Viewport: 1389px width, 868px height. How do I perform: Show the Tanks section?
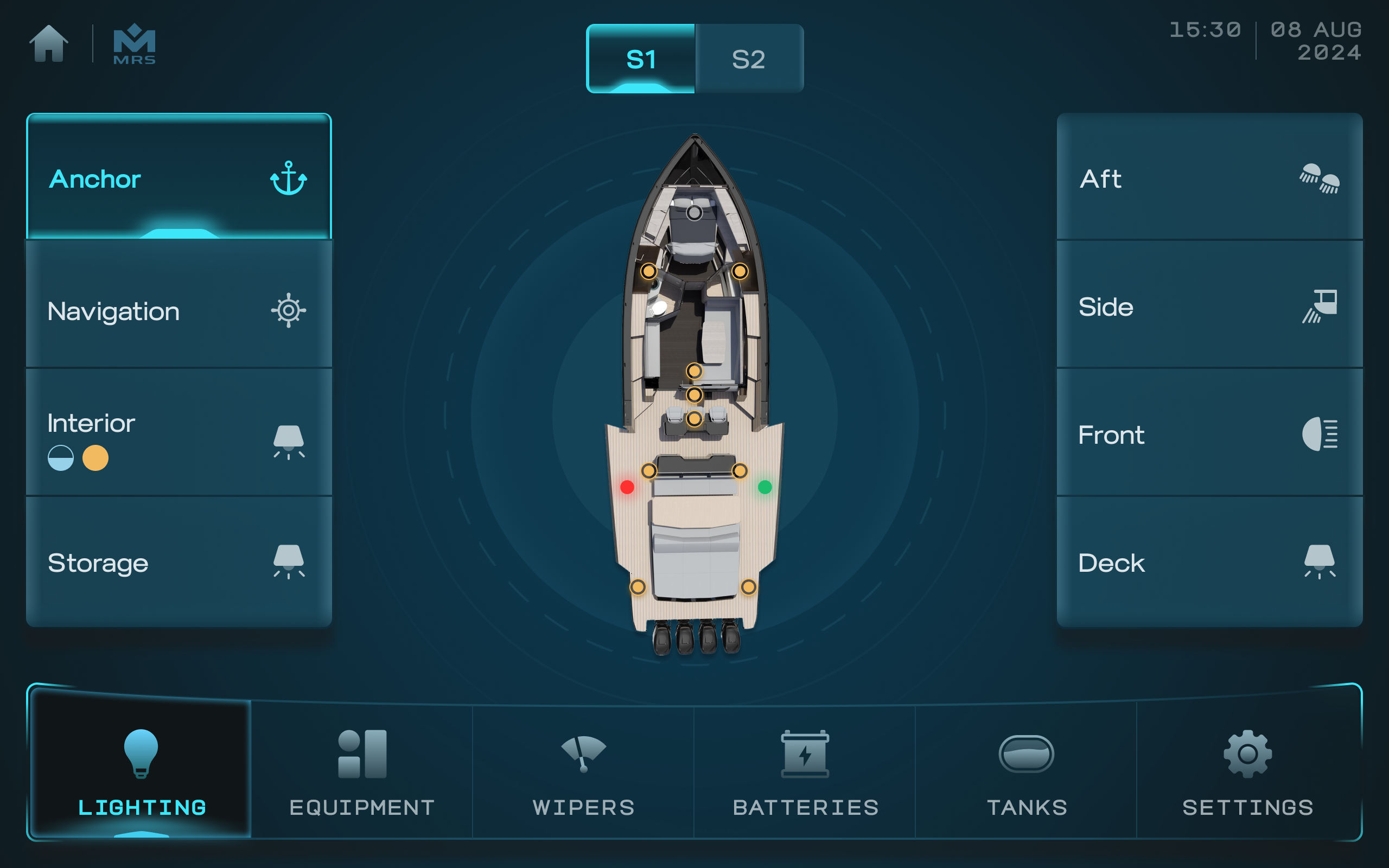[1026, 770]
